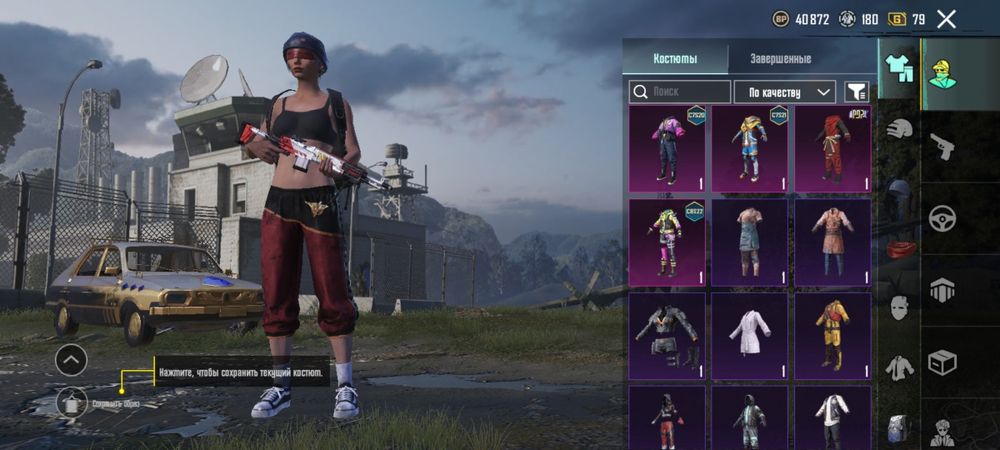Choose the yellow and red robe costume
This screenshot has height=450, width=1000.
tap(832, 336)
